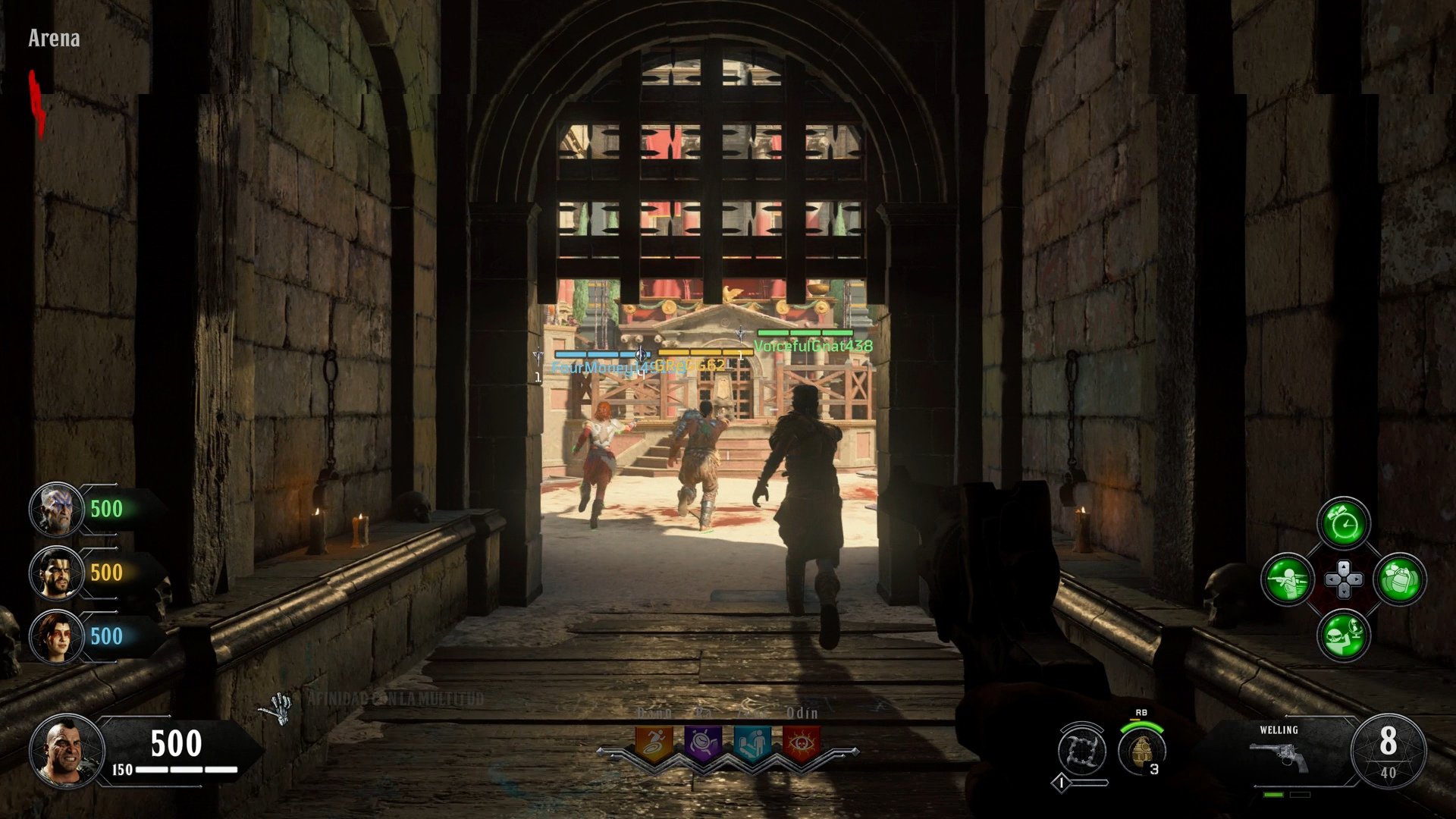Click the Arena location label top left

click(55, 36)
